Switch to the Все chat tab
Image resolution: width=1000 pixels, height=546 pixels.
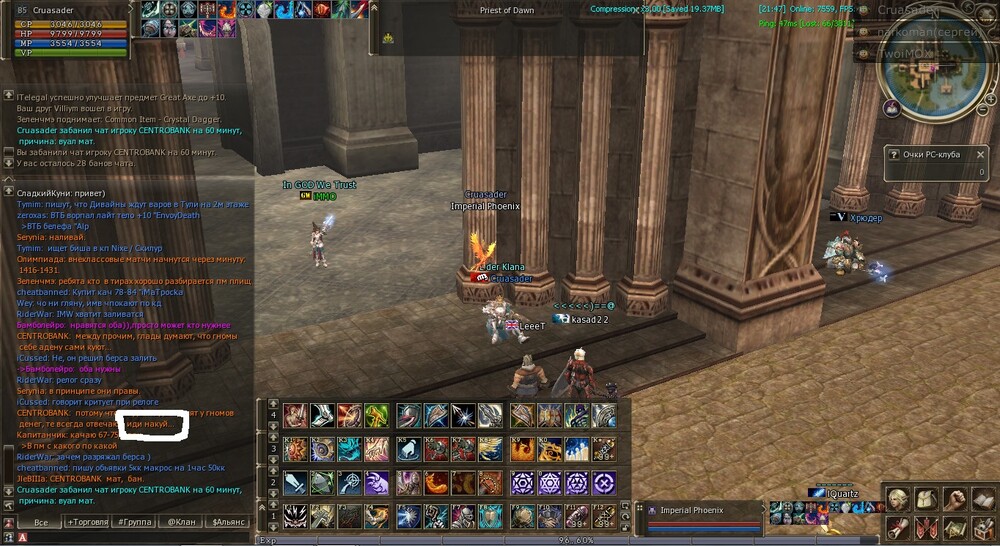pos(41,522)
